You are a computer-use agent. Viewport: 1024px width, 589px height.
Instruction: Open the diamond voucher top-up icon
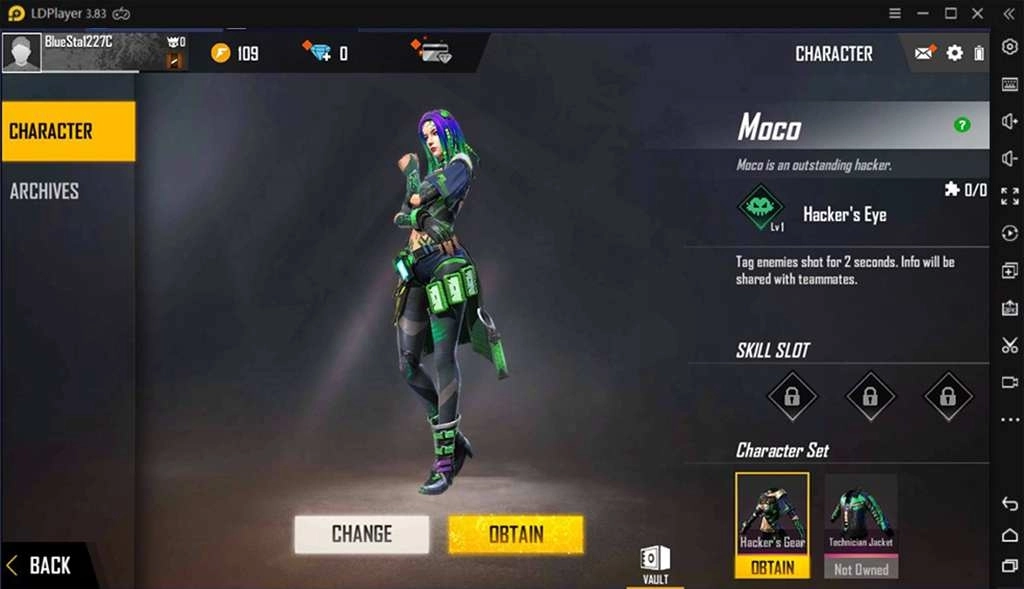431,52
